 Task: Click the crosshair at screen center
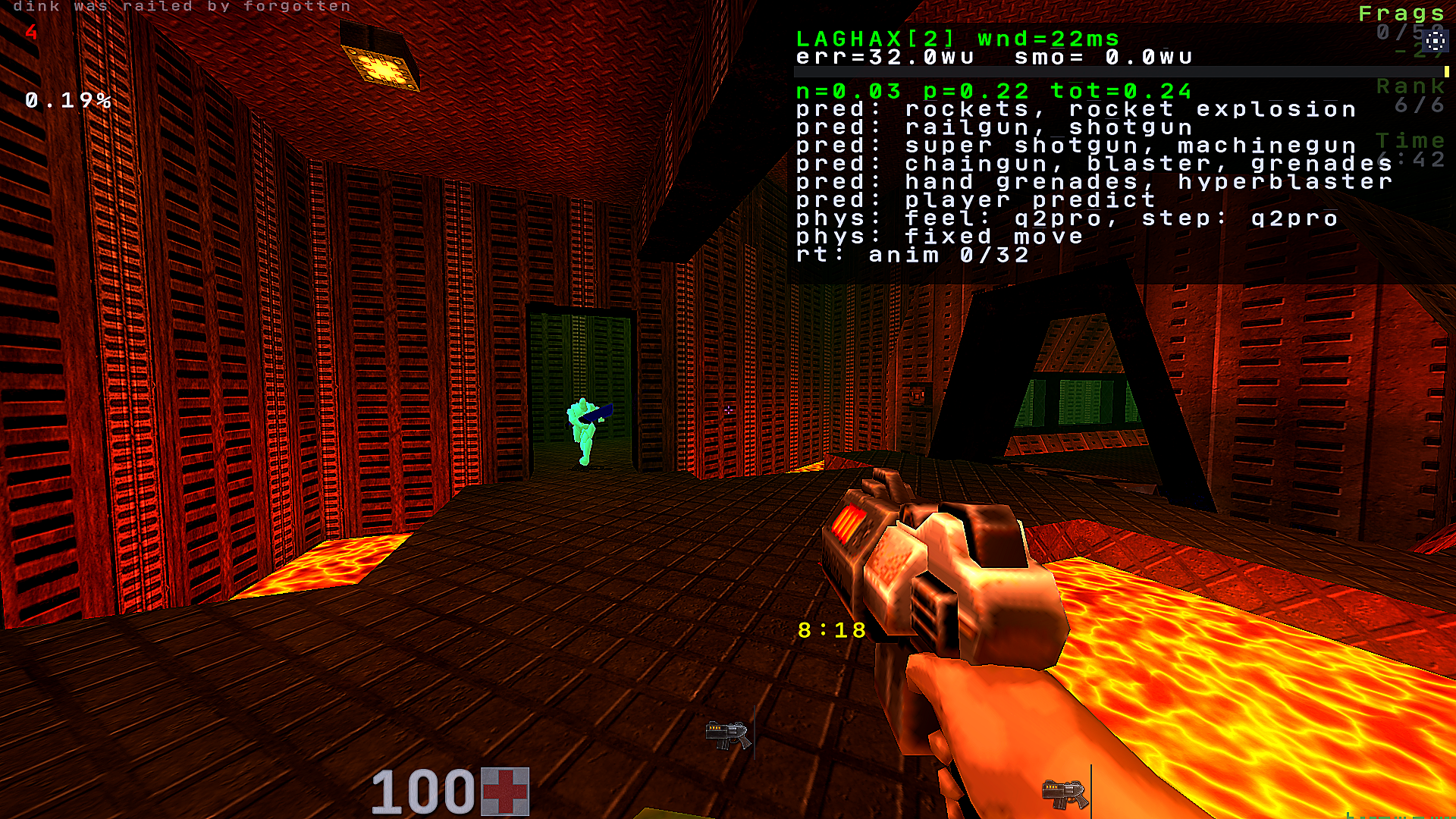tap(728, 409)
